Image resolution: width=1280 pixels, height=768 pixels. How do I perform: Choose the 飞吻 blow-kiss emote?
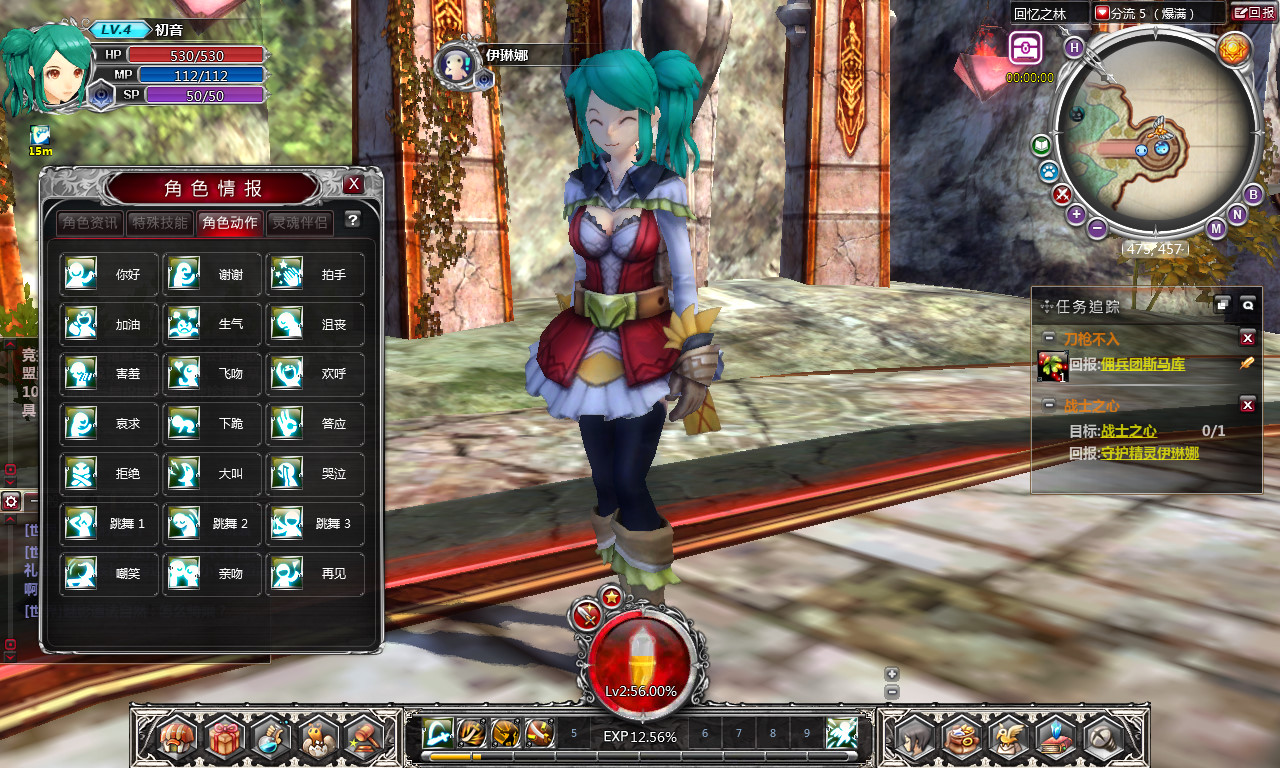211,374
